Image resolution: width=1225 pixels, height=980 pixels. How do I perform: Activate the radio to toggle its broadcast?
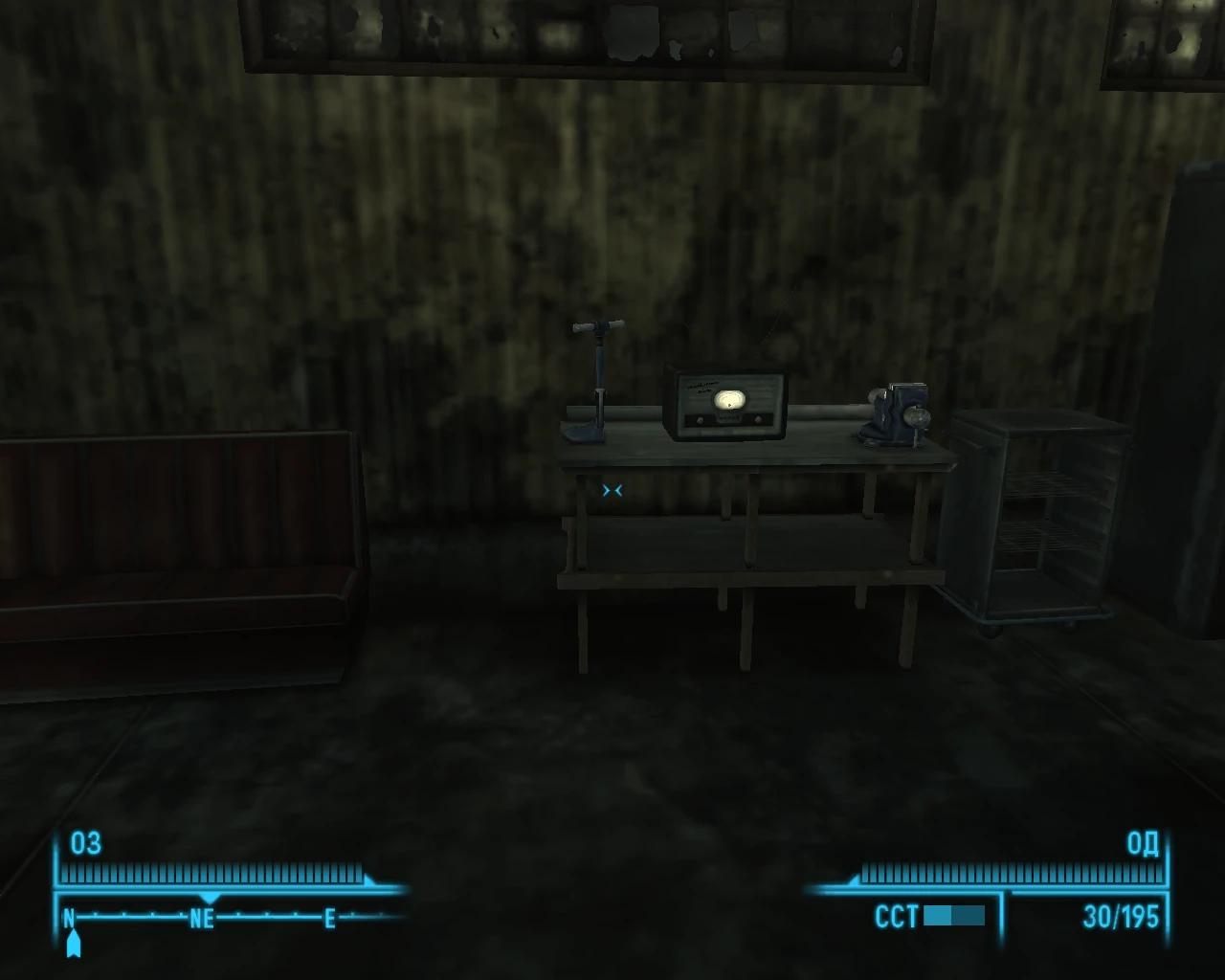point(727,402)
